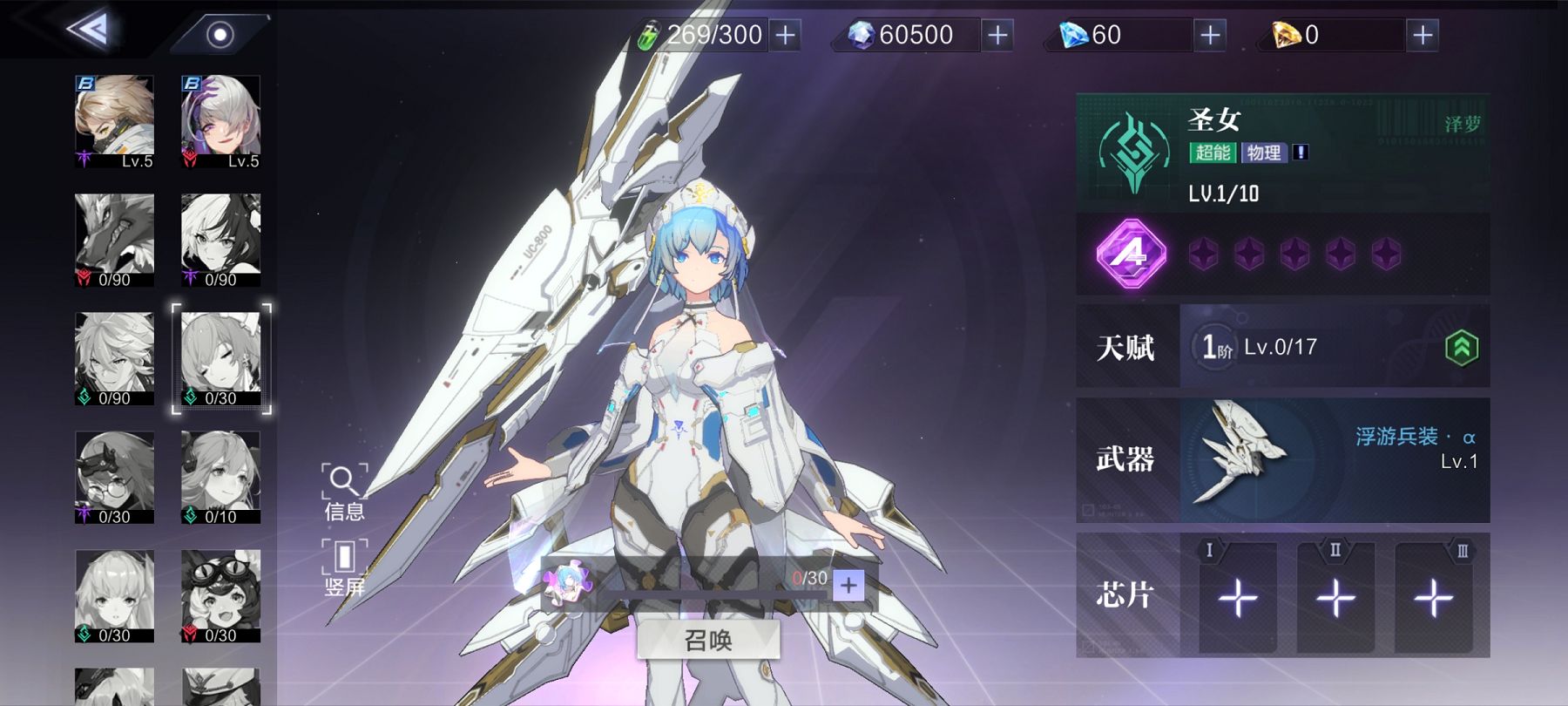This screenshot has width=1568, height=706.
Task: Show attribute info via the exclamation icon
Action: pos(1301,153)
